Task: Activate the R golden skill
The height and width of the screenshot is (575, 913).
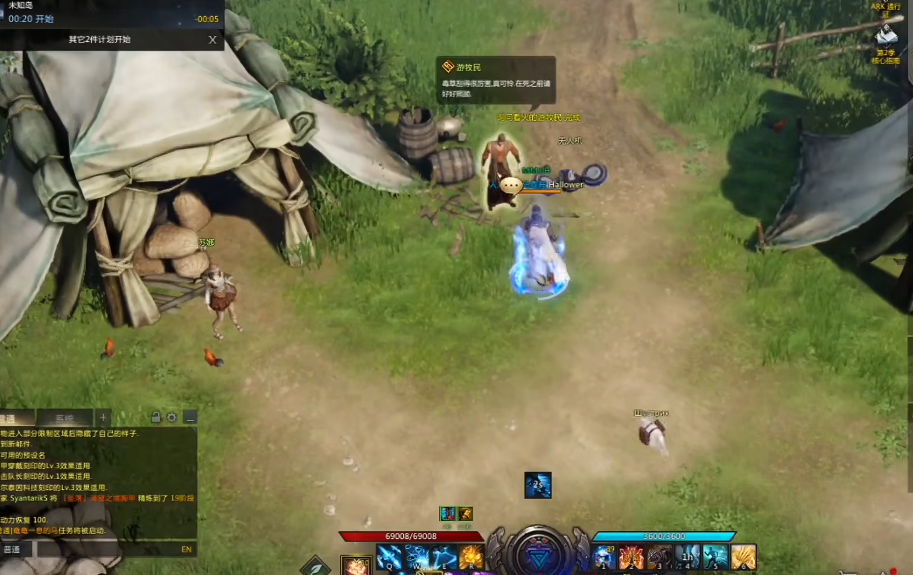Action: (472, 557)
